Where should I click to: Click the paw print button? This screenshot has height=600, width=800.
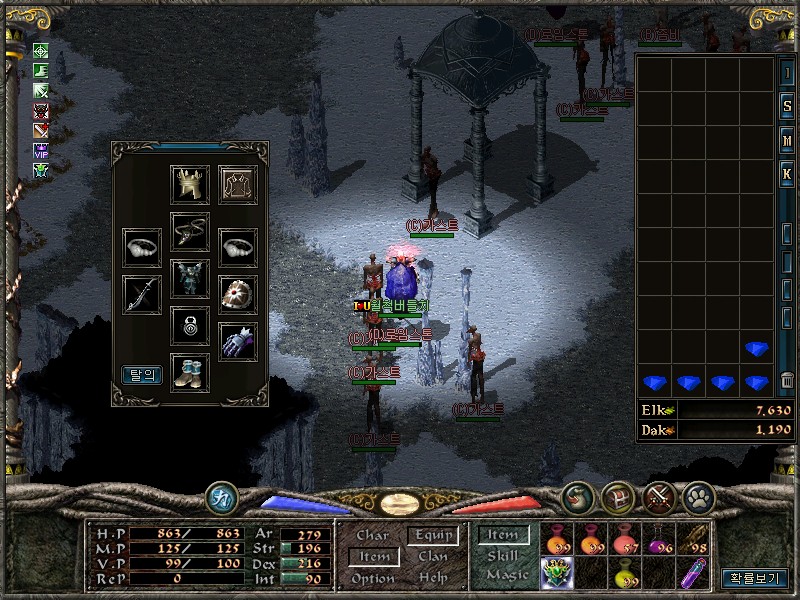[x=697, y=496]
